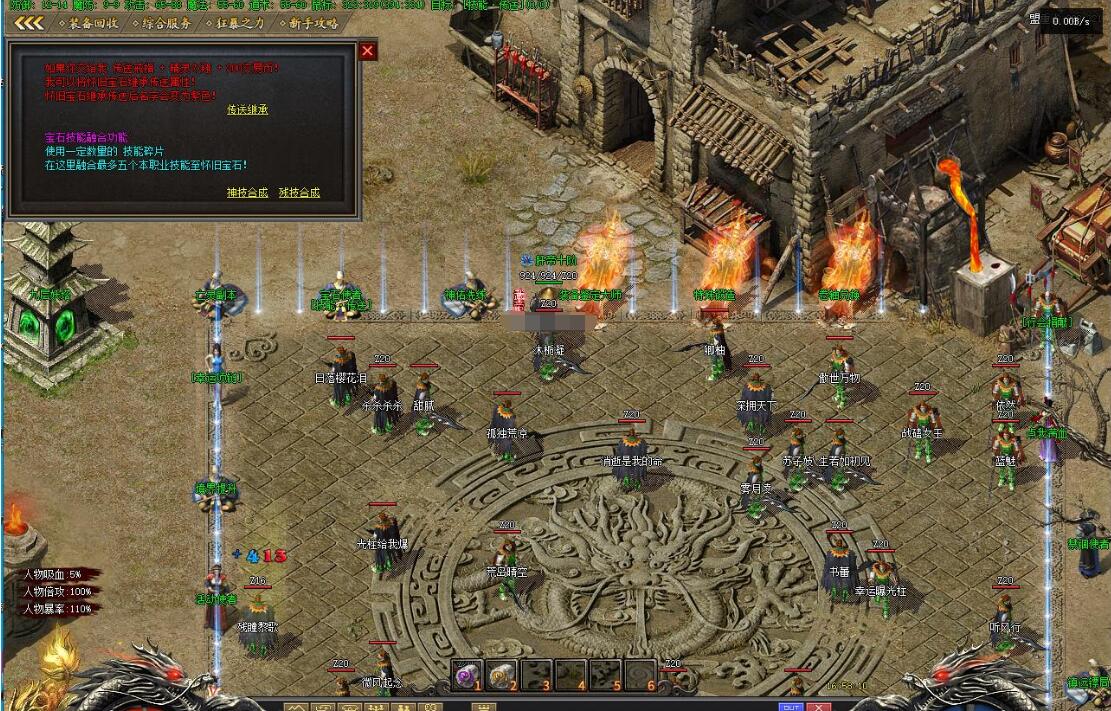This screenshot has width=1111, height=711.
Task: Select the 残技合成 option
Action: click(299, 192)
